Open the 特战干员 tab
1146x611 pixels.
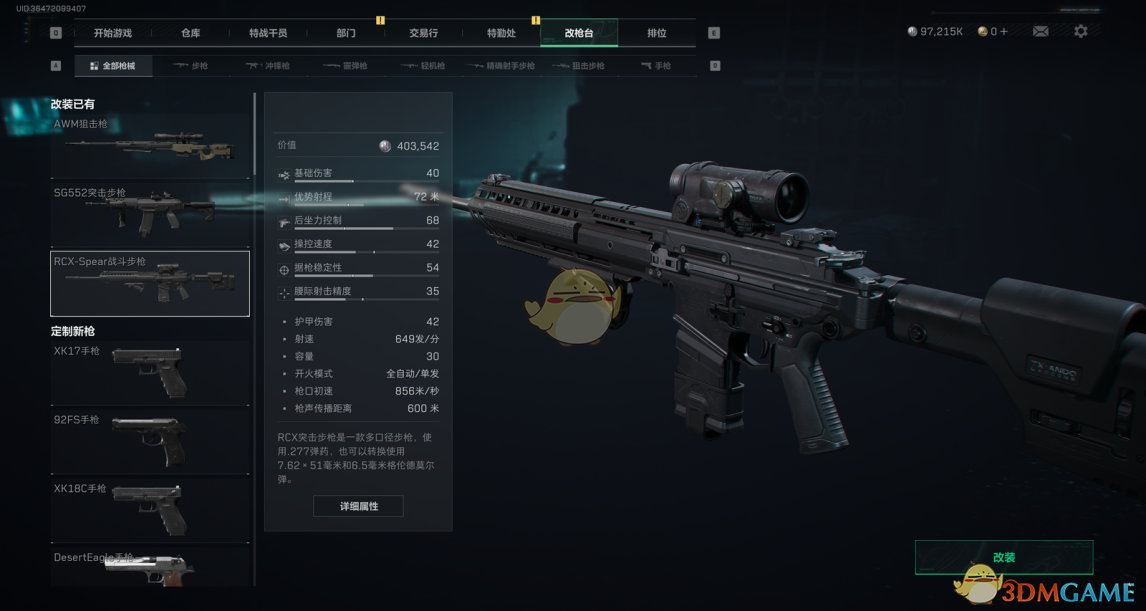tap(268, 33)
